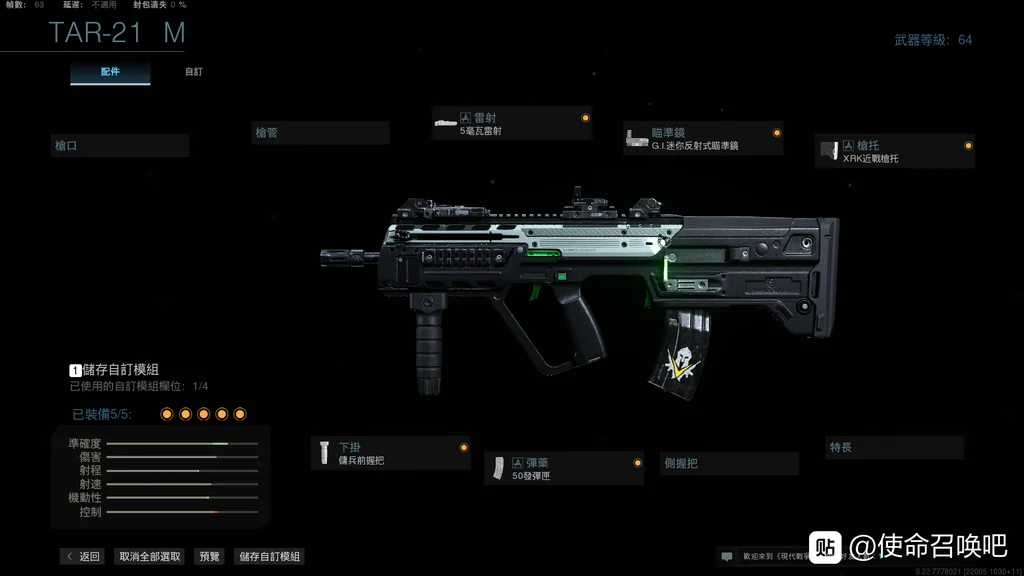Open the 彈藥 50-round magazine slot
Screen dimensions: 1024x576
tap(564, 469)
